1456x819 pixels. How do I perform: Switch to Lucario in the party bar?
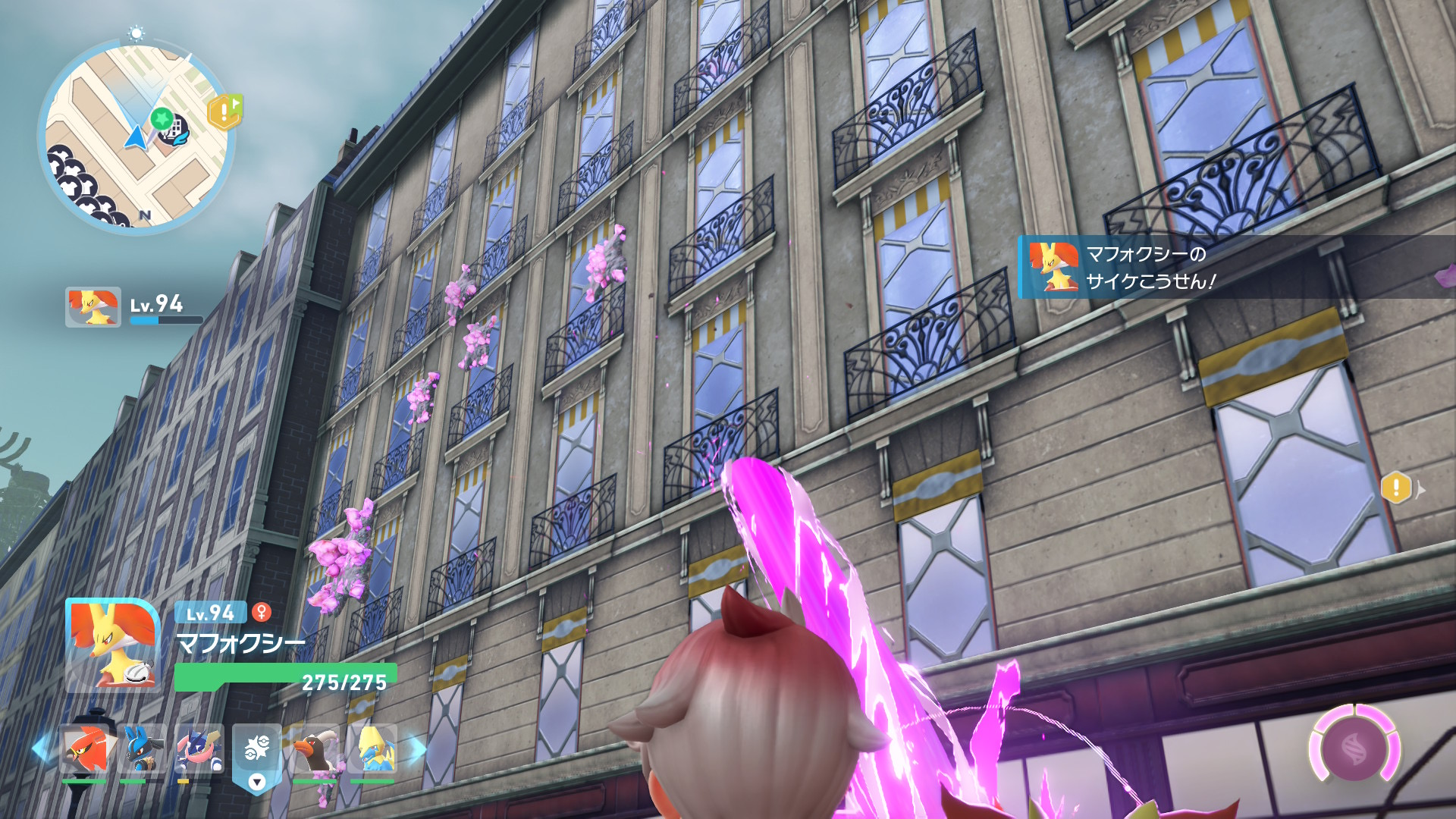[142, 749]
